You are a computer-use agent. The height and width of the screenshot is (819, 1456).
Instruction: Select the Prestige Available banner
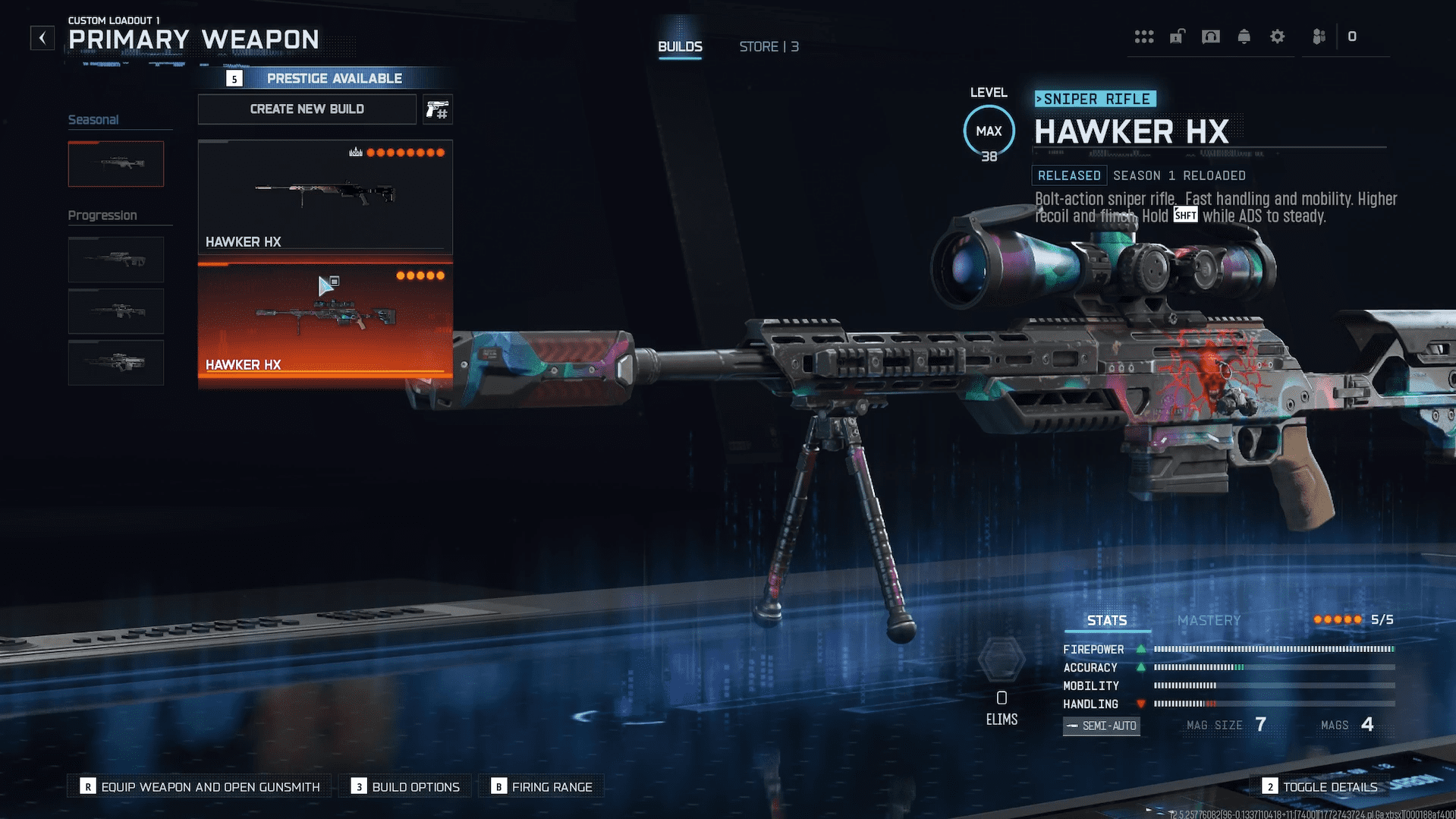pos(326,78)
